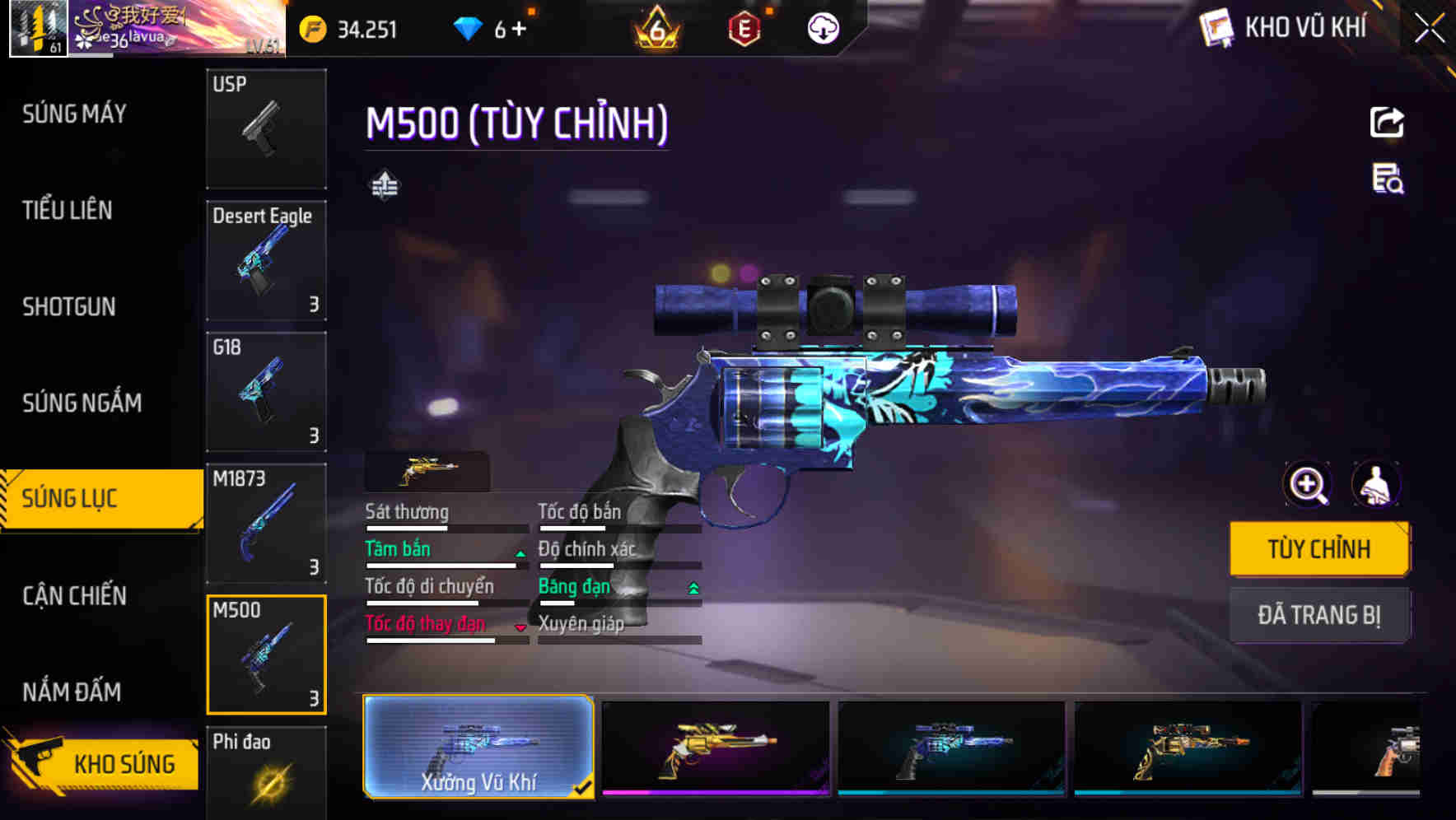The image size is (1456, 820).
Task: Expand the Tầm bắn stat arrow indicator
Action: coord(520,553)
